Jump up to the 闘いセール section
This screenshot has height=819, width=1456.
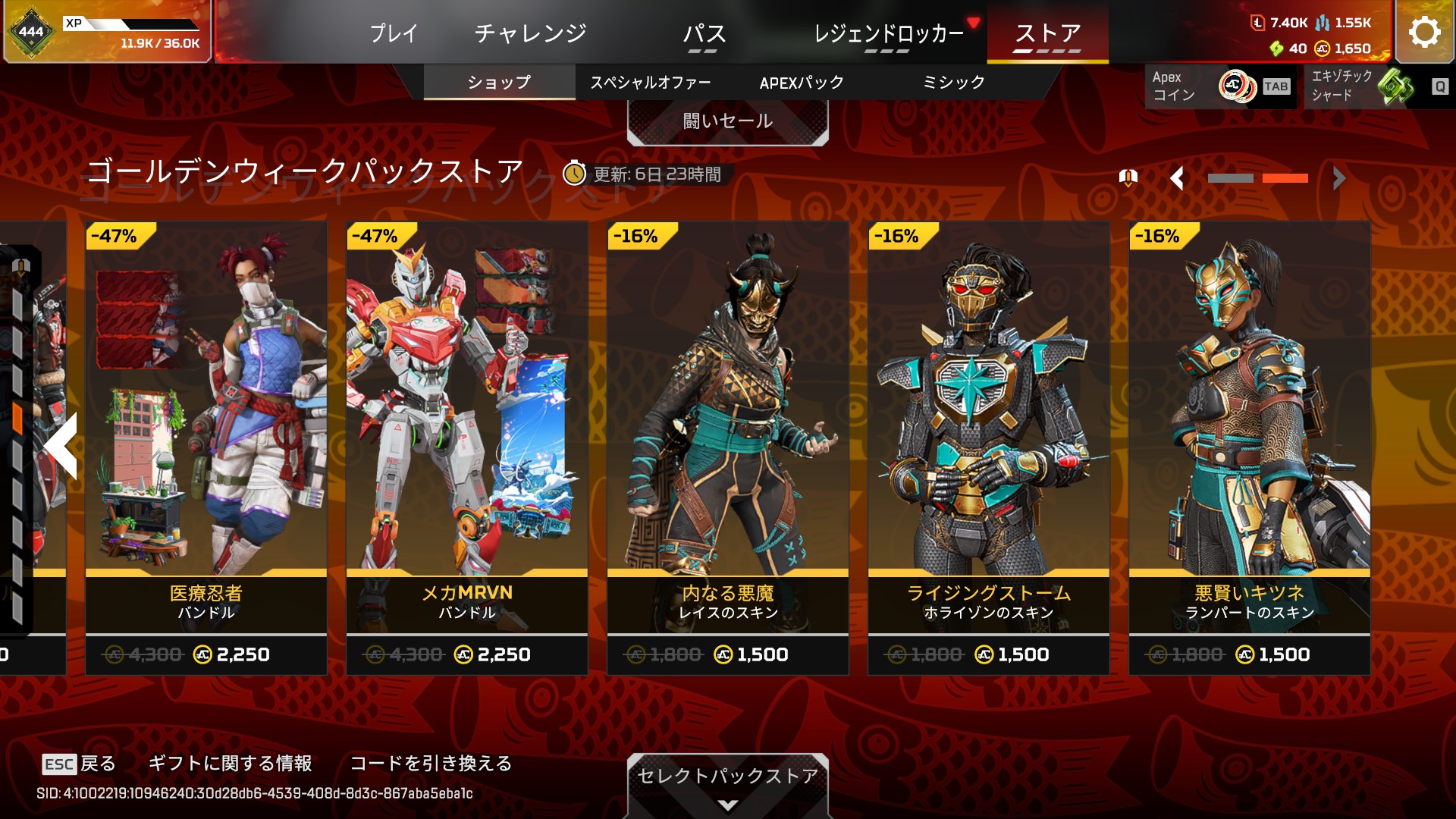(x=727, y=121)
